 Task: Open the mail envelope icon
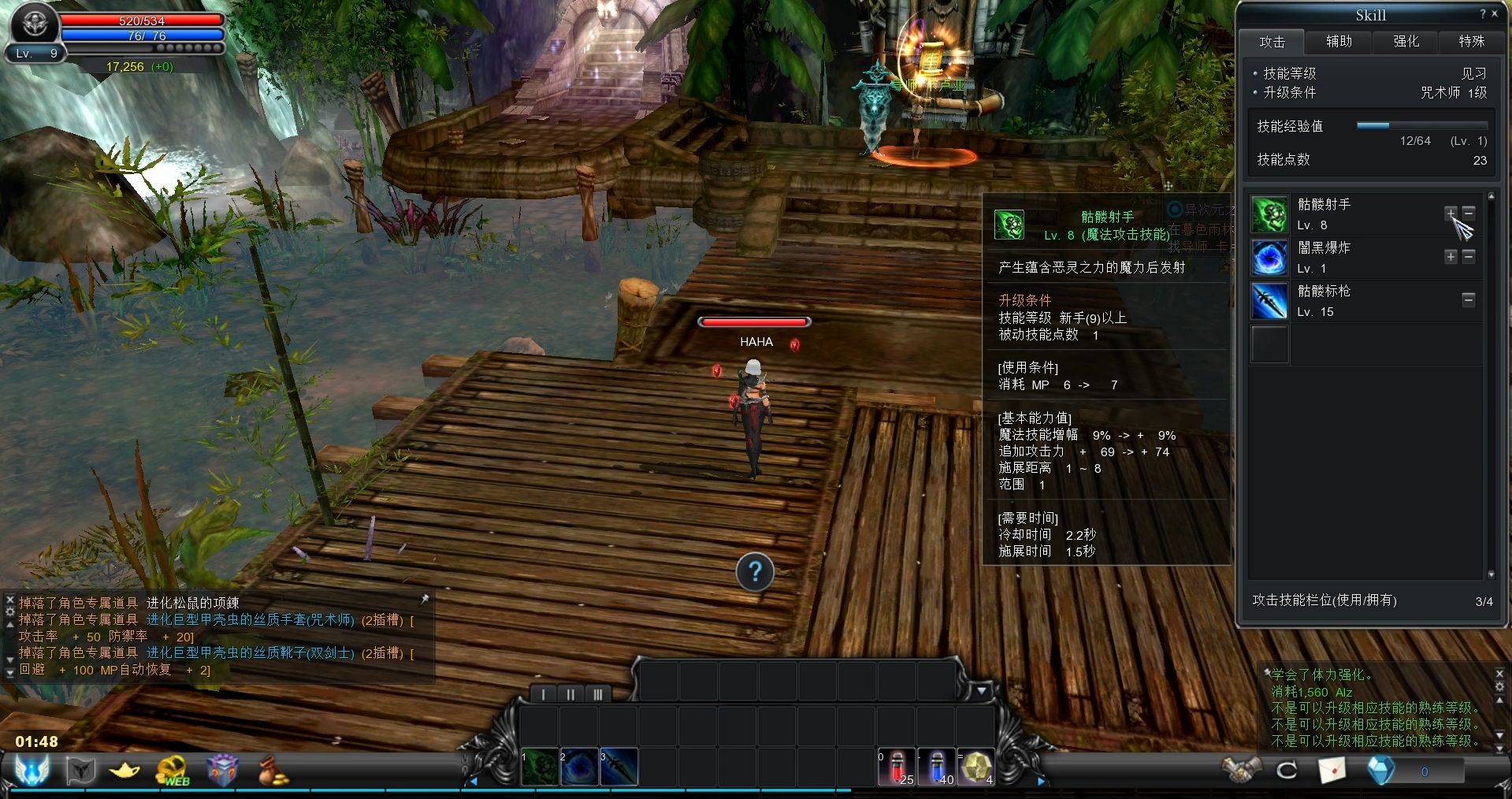tap(1332, 770)
